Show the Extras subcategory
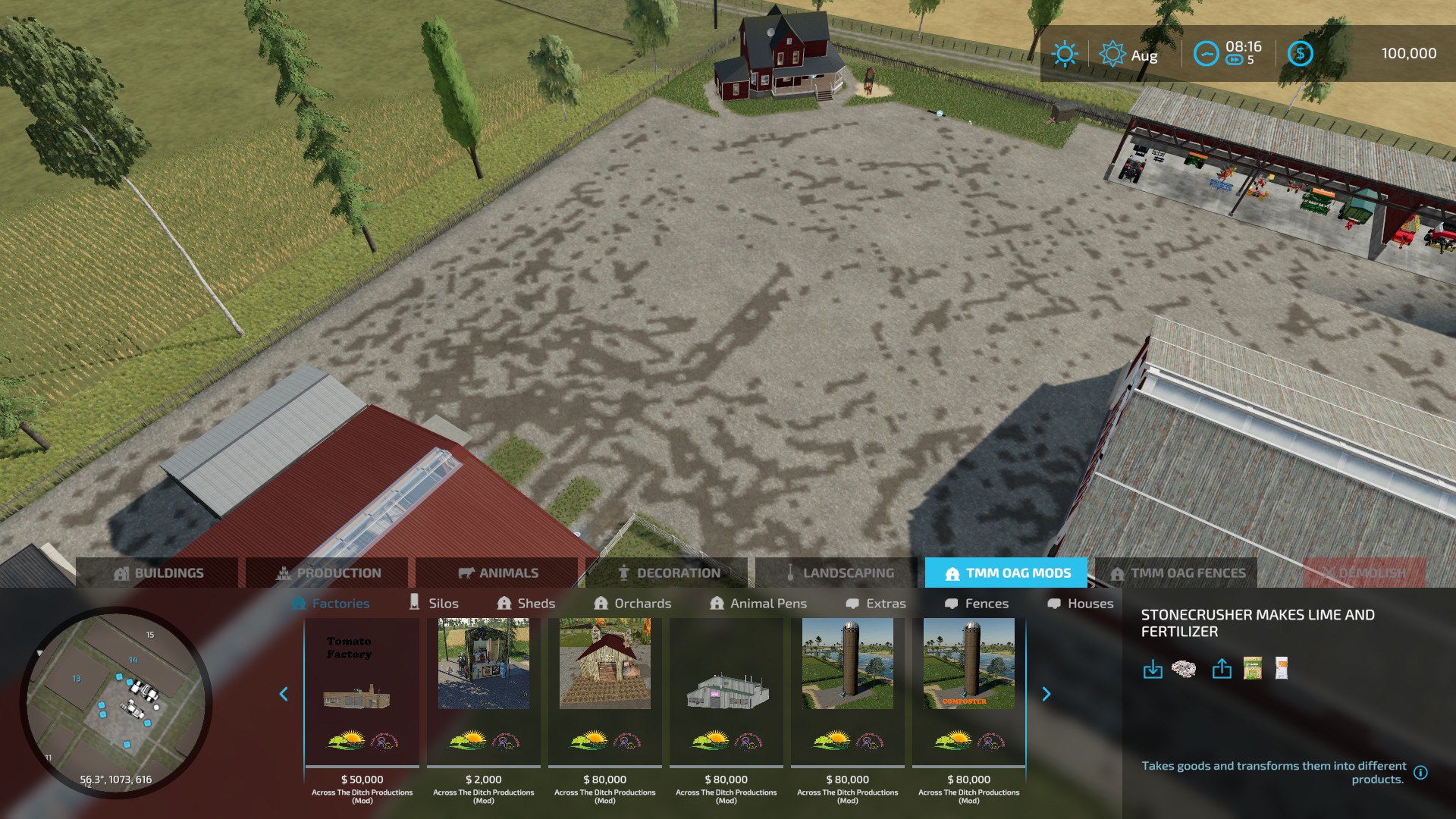The image size is (1456, 819). pos(876,604)
